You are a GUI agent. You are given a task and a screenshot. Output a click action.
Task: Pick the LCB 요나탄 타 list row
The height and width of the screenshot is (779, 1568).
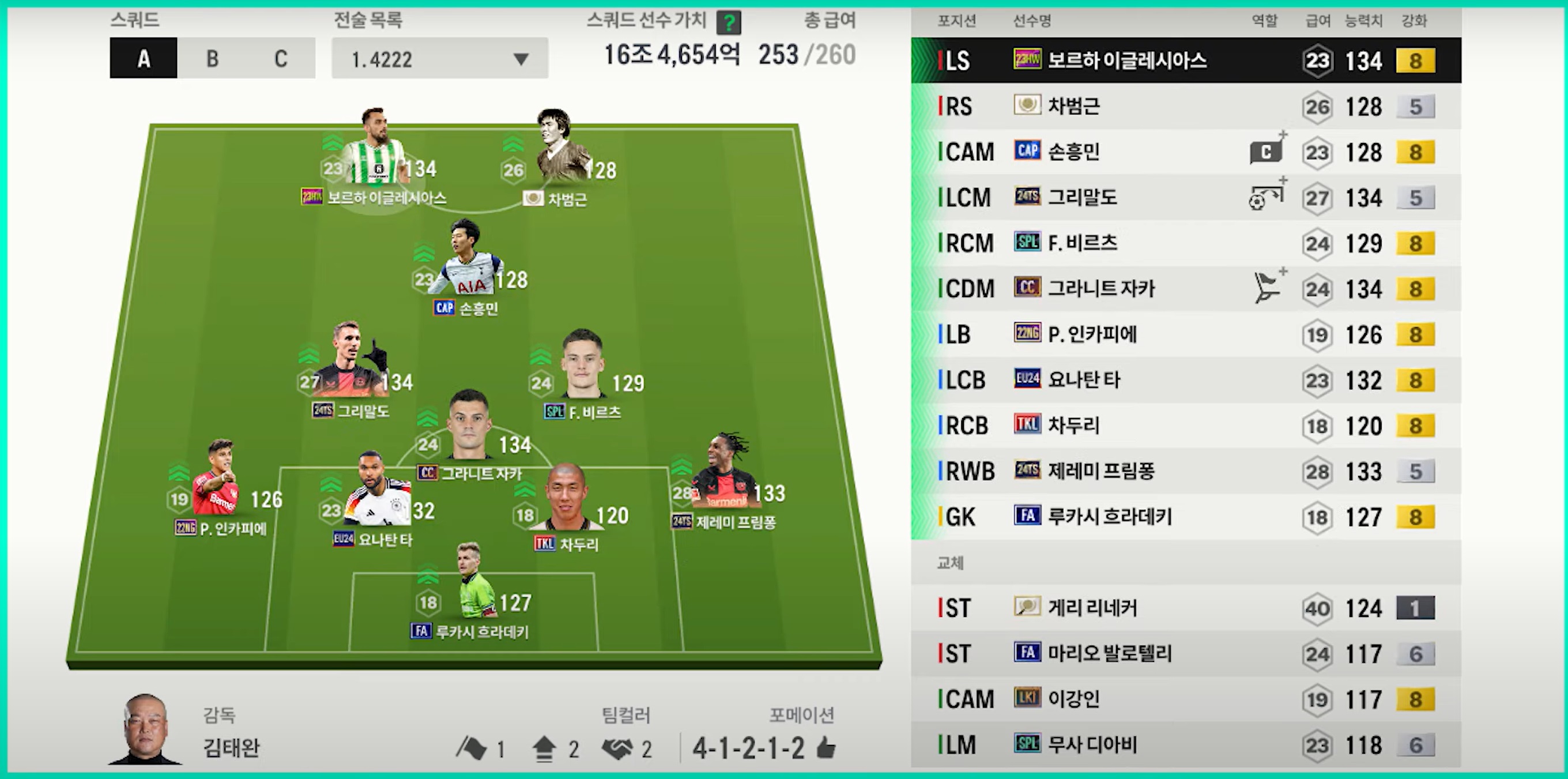1186,380
